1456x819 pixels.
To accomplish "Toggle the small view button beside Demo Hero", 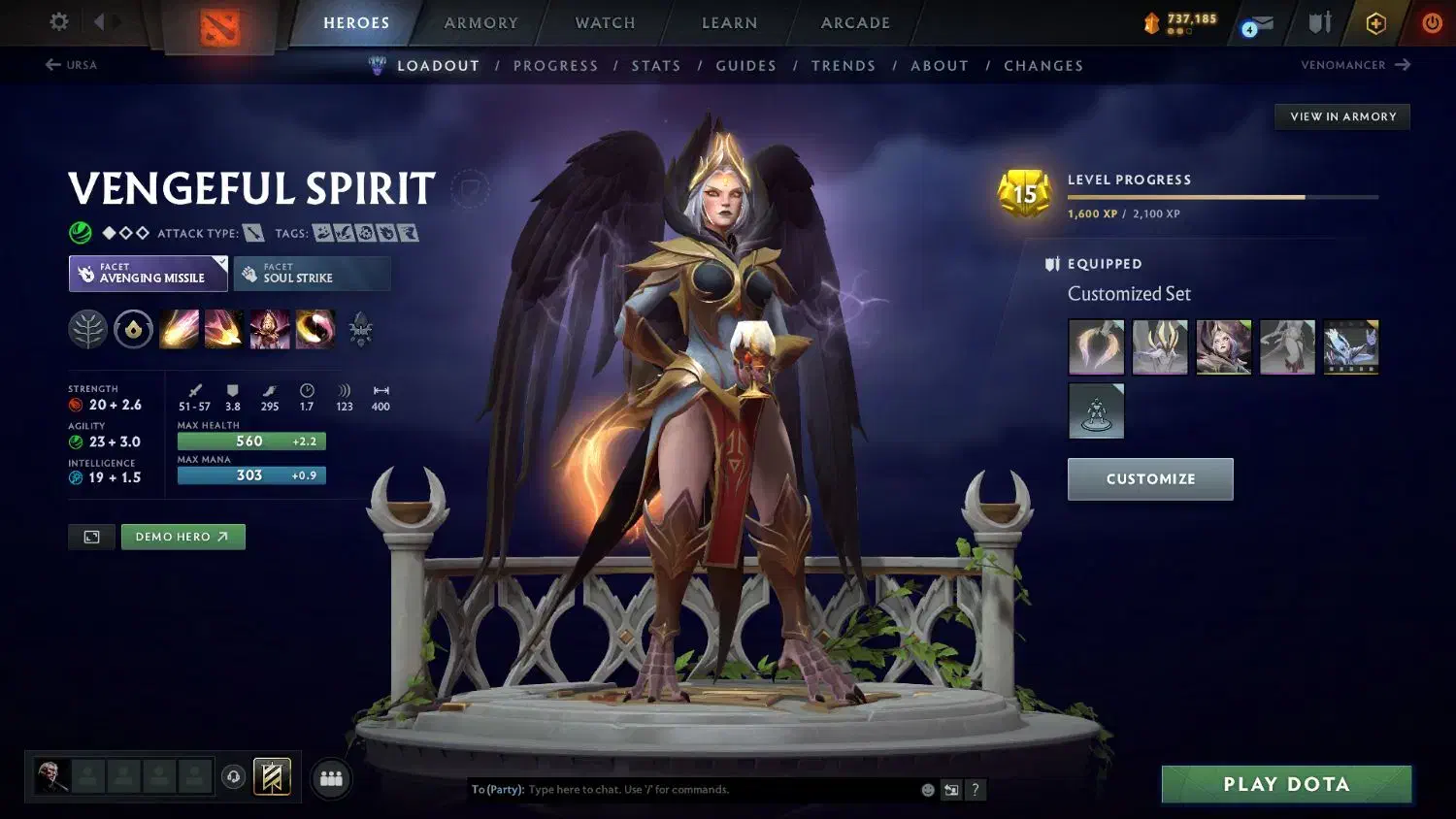I will [91, 537].
